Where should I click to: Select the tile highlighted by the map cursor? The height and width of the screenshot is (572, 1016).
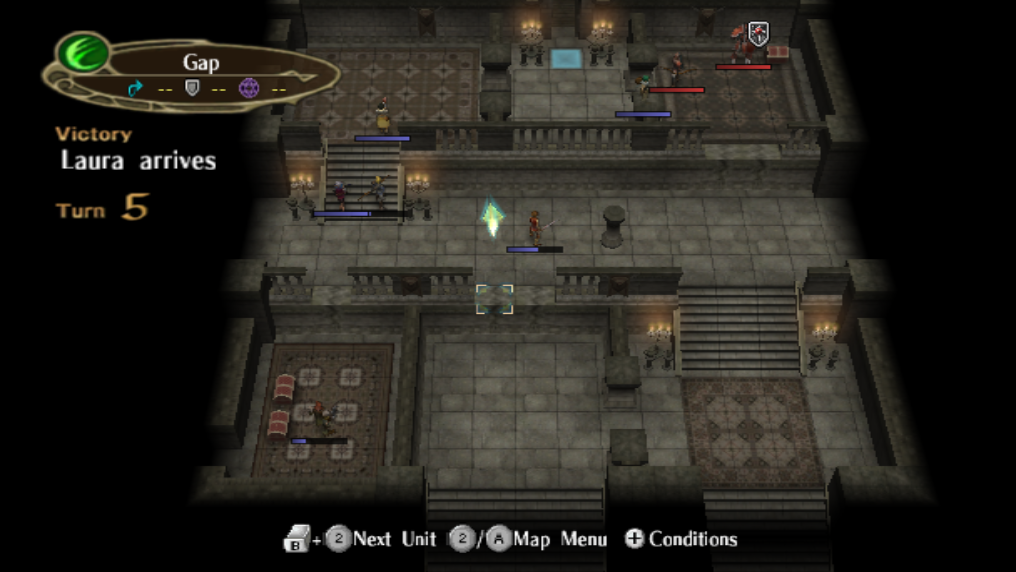(494, 298)
